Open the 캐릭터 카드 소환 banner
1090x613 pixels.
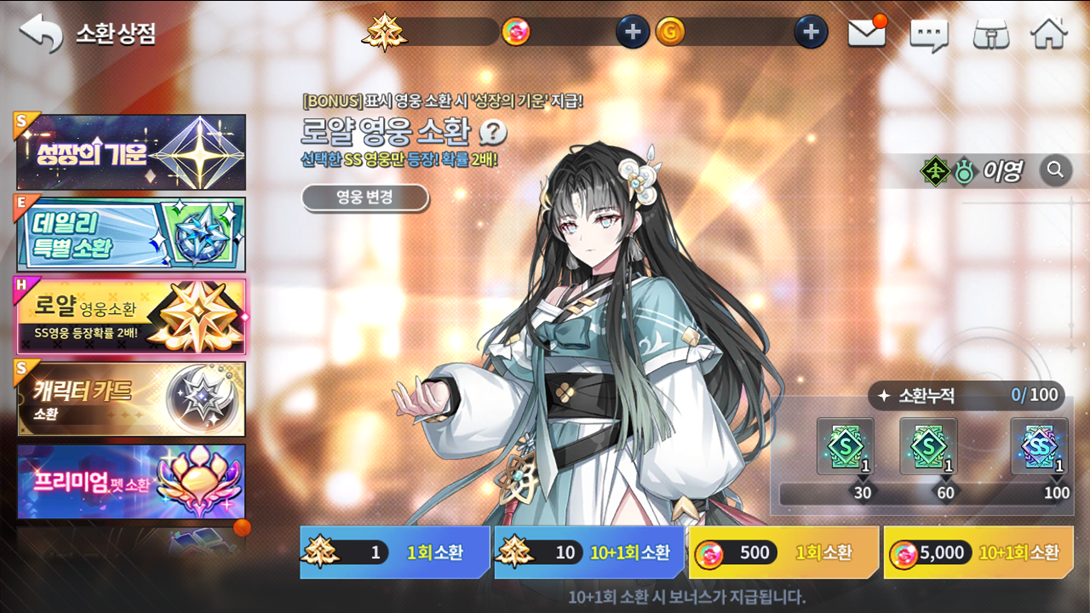131,399
